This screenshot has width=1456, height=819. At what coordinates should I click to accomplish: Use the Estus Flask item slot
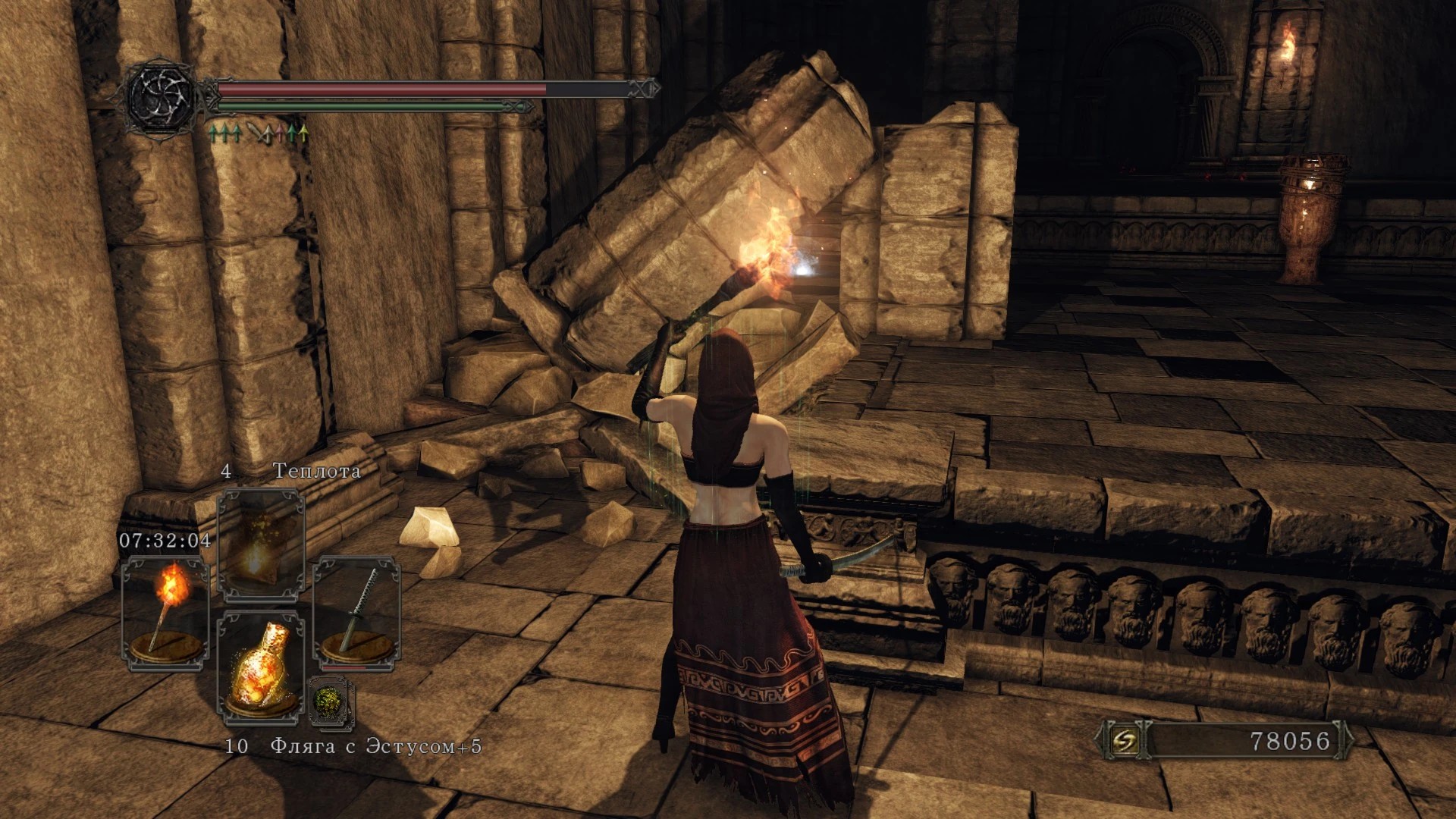(x=261, y=667)
